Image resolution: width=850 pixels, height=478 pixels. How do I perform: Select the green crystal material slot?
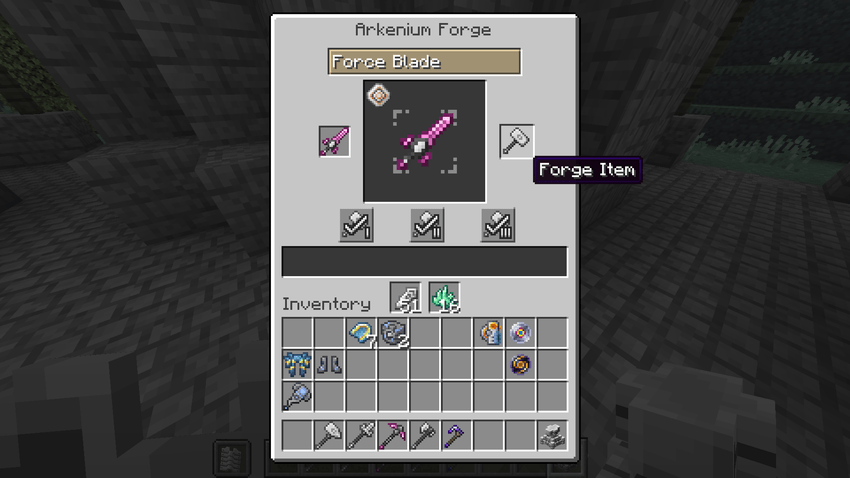443,298
